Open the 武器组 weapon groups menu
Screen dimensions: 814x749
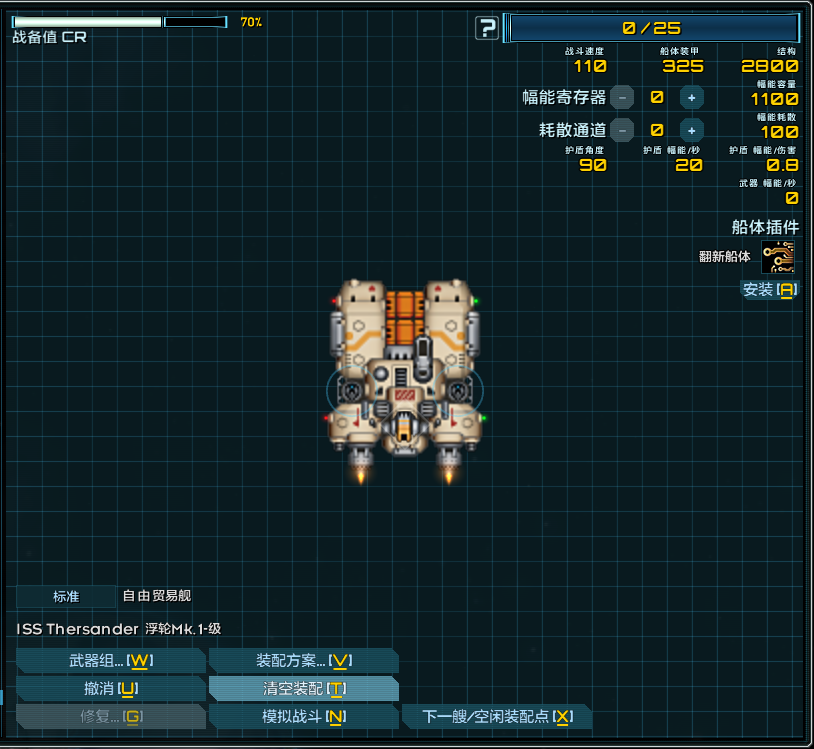(x=110, y=661)
